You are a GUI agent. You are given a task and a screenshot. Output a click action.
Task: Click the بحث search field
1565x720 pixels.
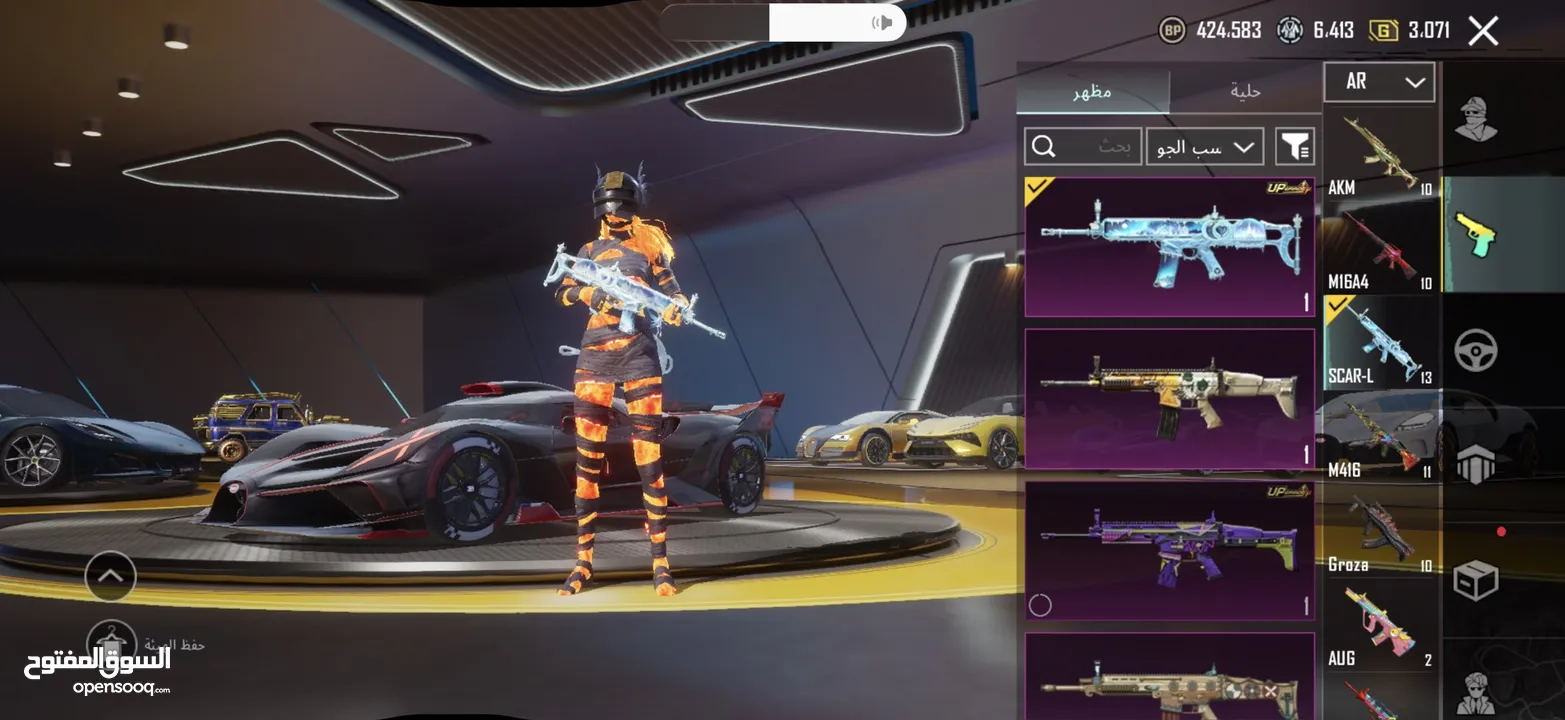1083,147
